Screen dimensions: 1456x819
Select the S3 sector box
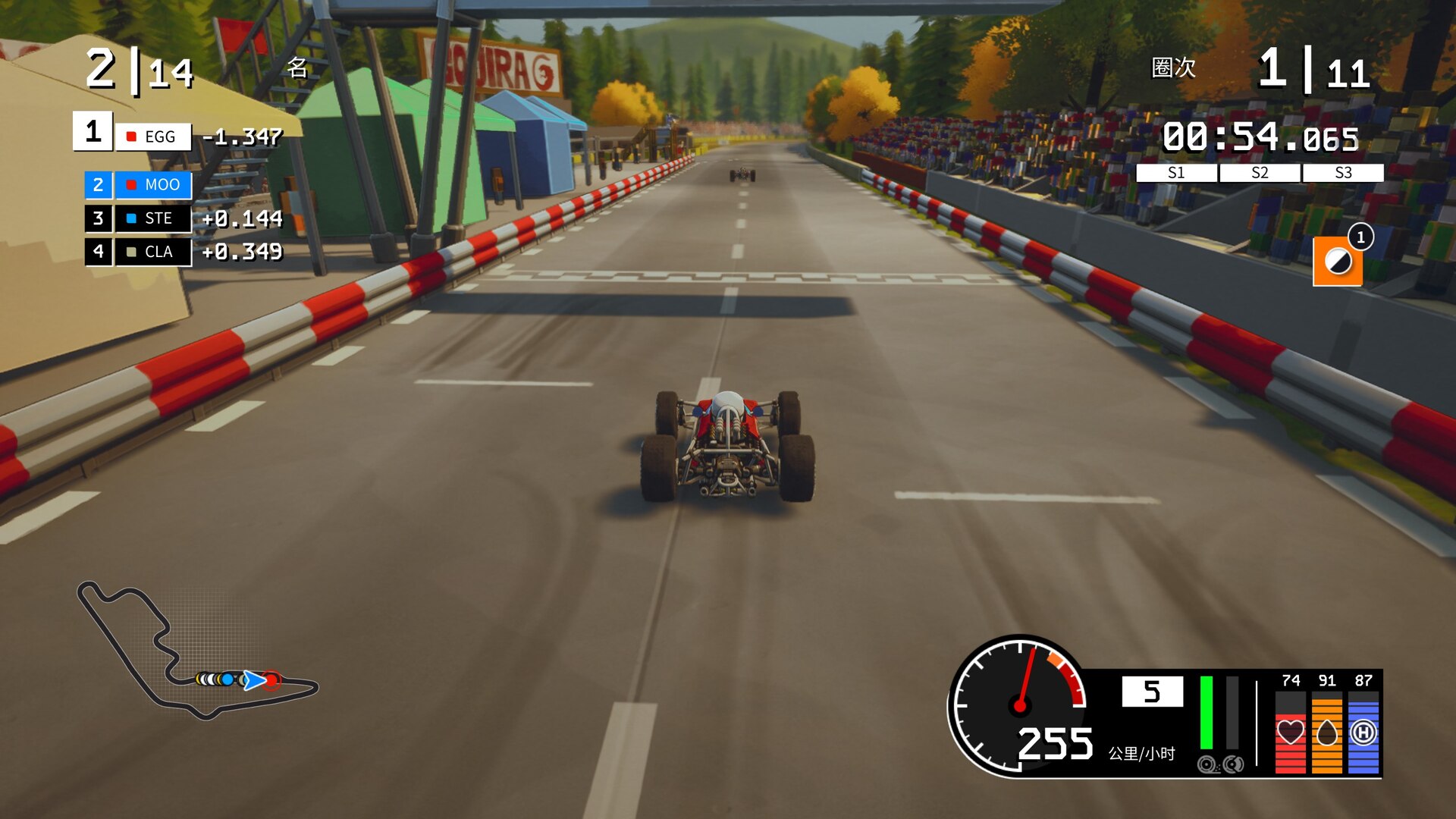tap(1343, 173)
